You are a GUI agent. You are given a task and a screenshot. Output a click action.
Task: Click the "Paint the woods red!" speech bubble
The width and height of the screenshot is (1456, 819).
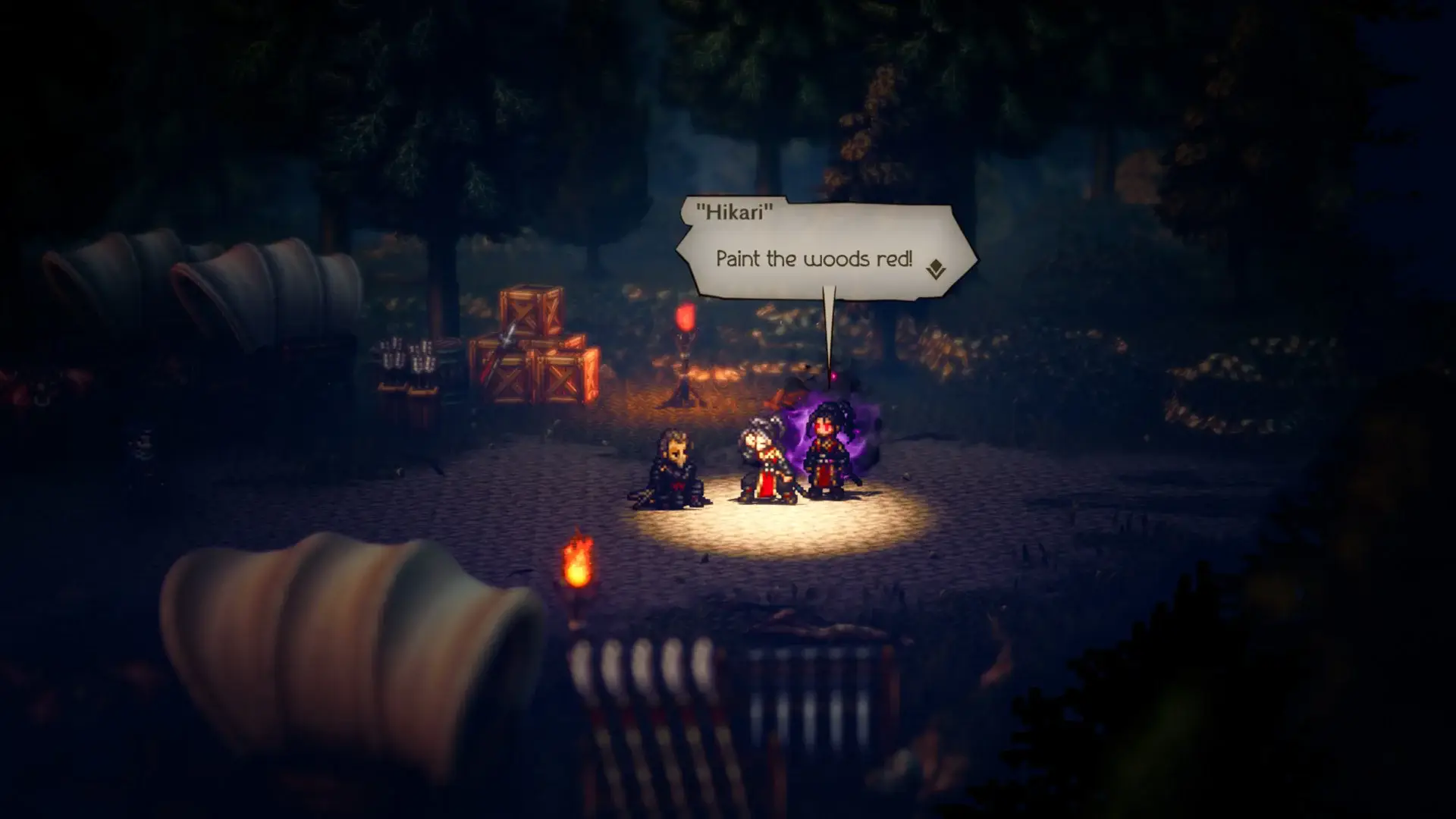click(x=814, y=259)
